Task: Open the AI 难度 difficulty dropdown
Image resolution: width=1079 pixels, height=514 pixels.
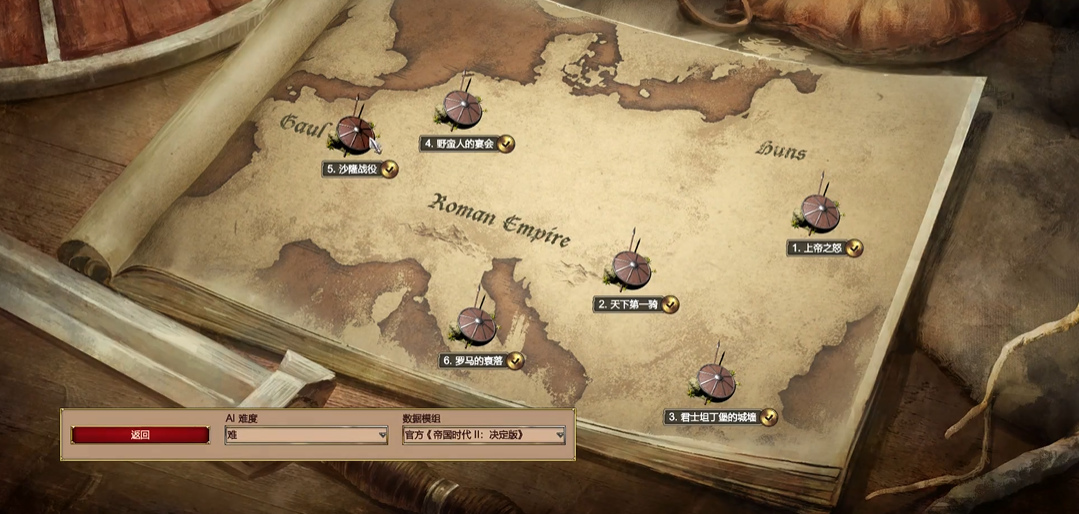Action: coord(306,435)
